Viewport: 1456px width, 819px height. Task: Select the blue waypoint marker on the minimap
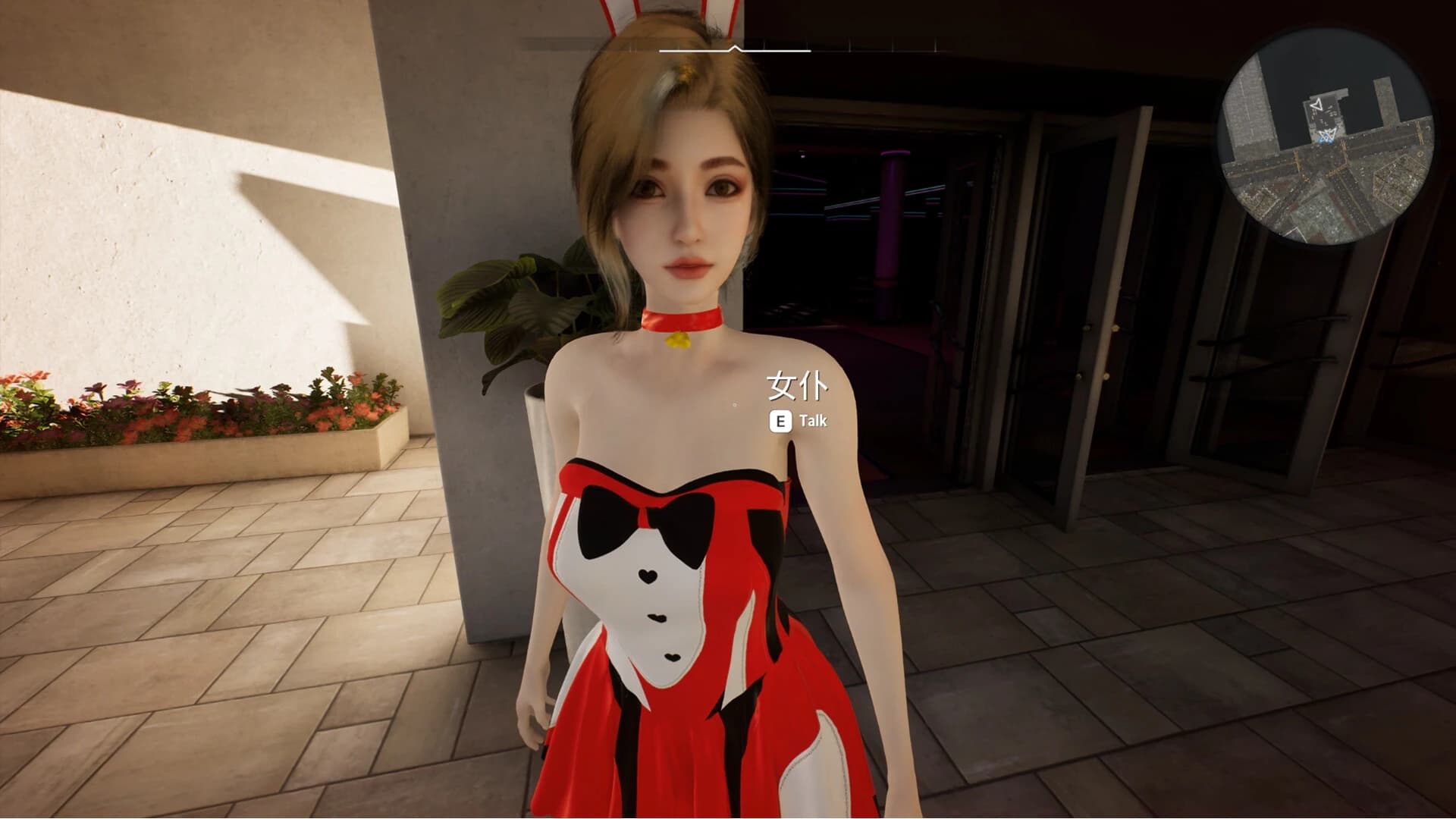pyautogui.click(x=1326, y=140)
